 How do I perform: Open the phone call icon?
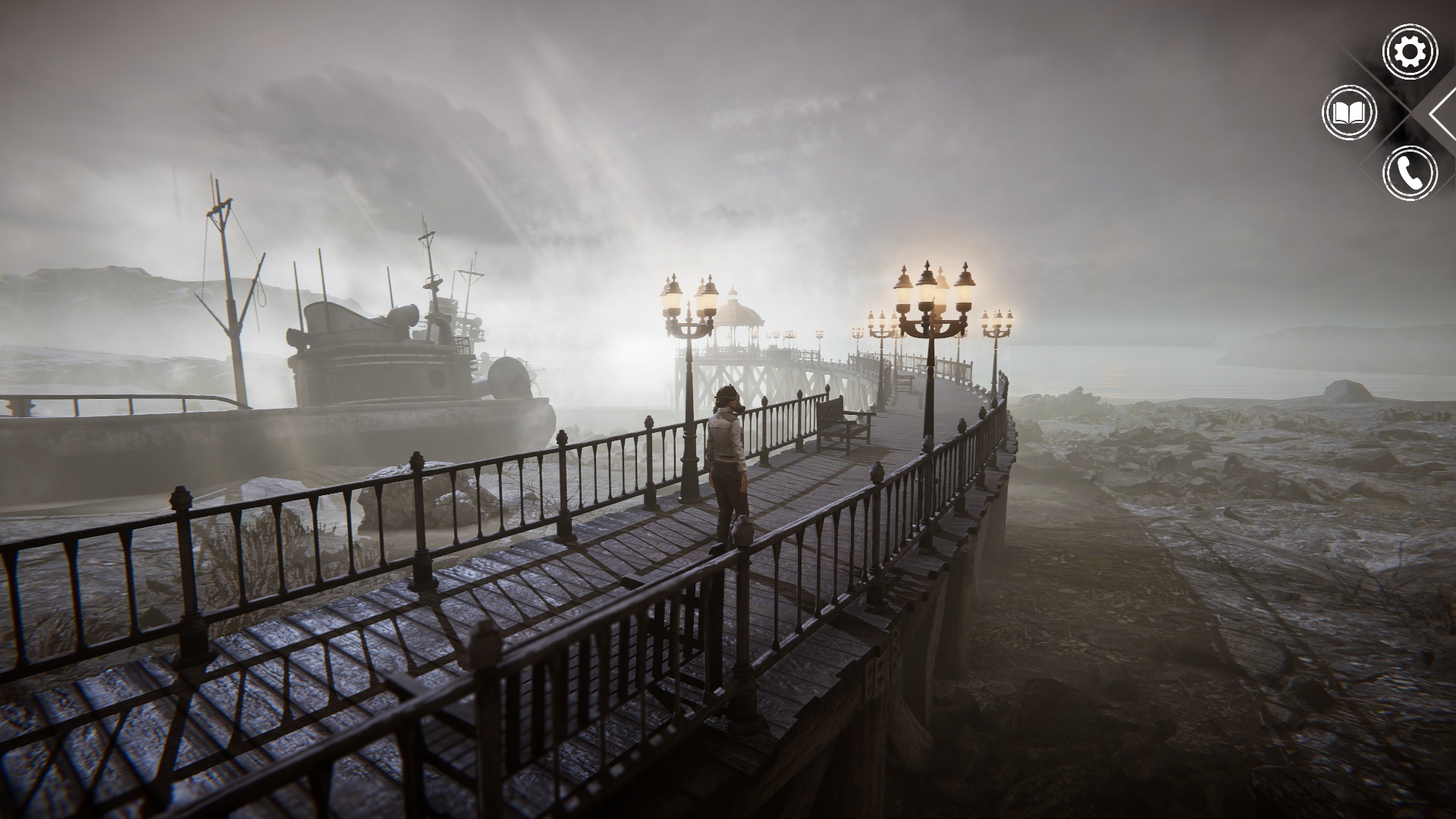1410,173
